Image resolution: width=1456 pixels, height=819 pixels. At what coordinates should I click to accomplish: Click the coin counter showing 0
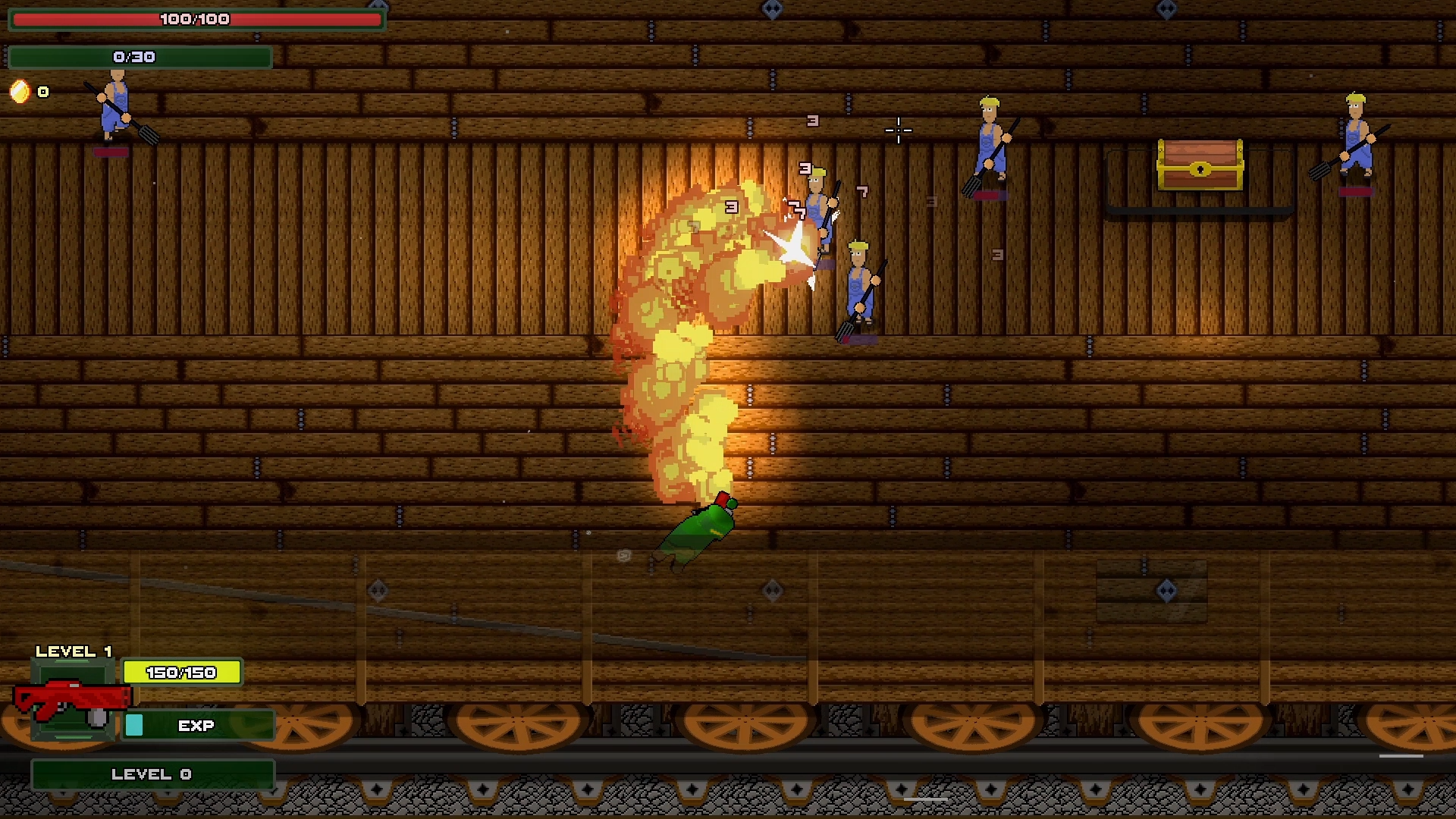pos(43,92)
